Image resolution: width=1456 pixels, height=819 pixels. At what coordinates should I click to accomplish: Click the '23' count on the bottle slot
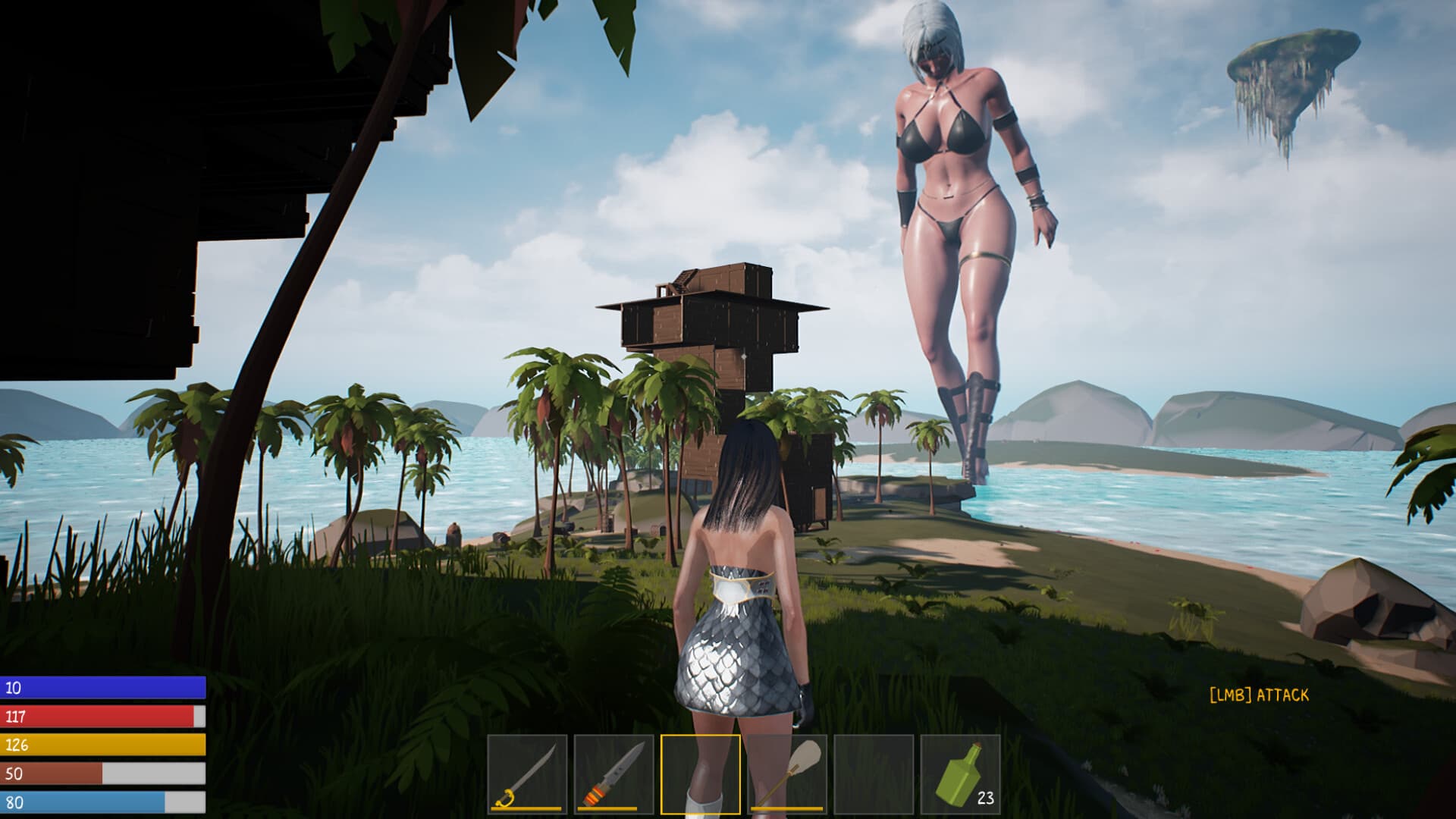pos(985,798)
